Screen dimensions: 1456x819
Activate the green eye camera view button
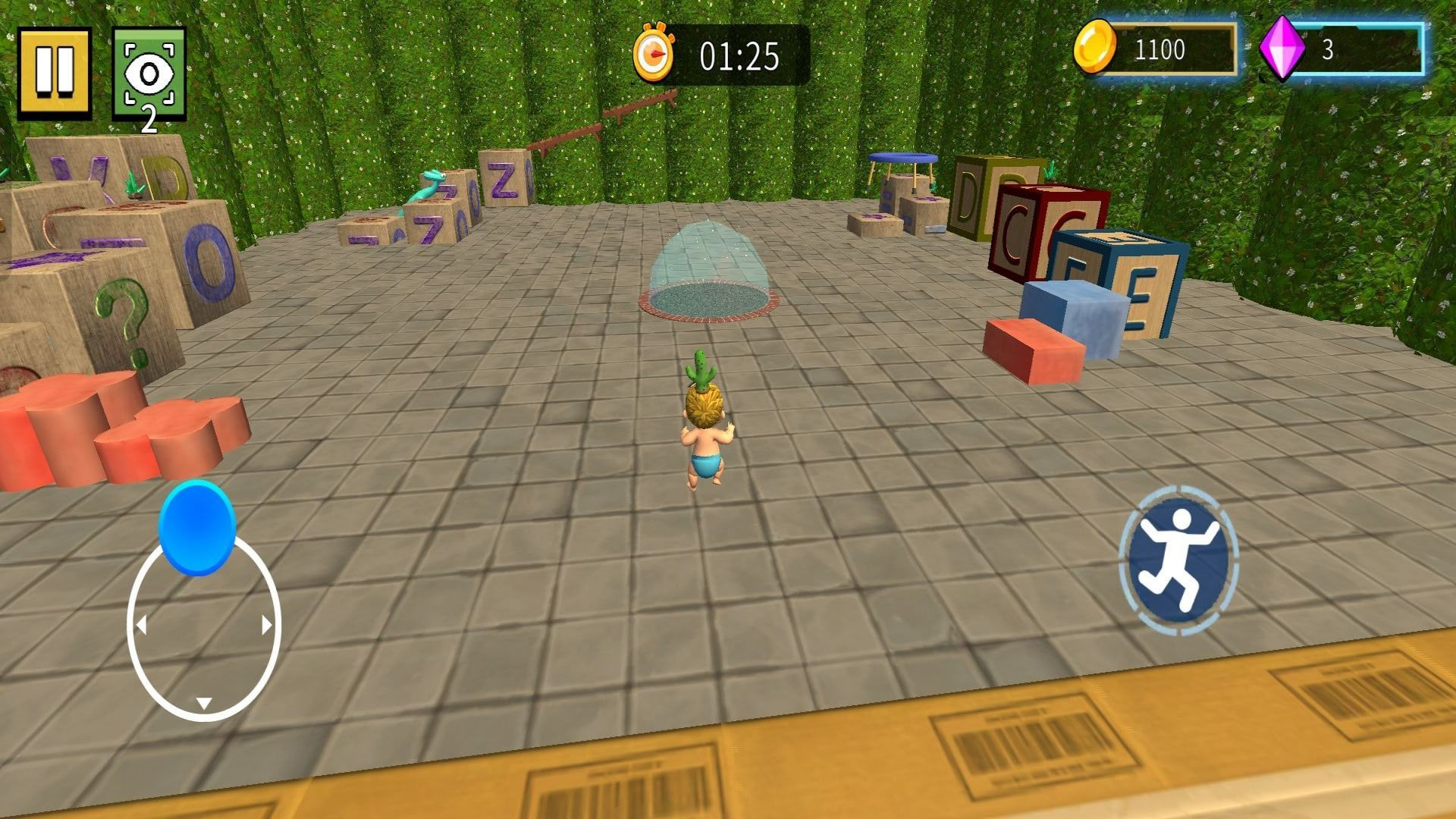(x=149, y=74)
